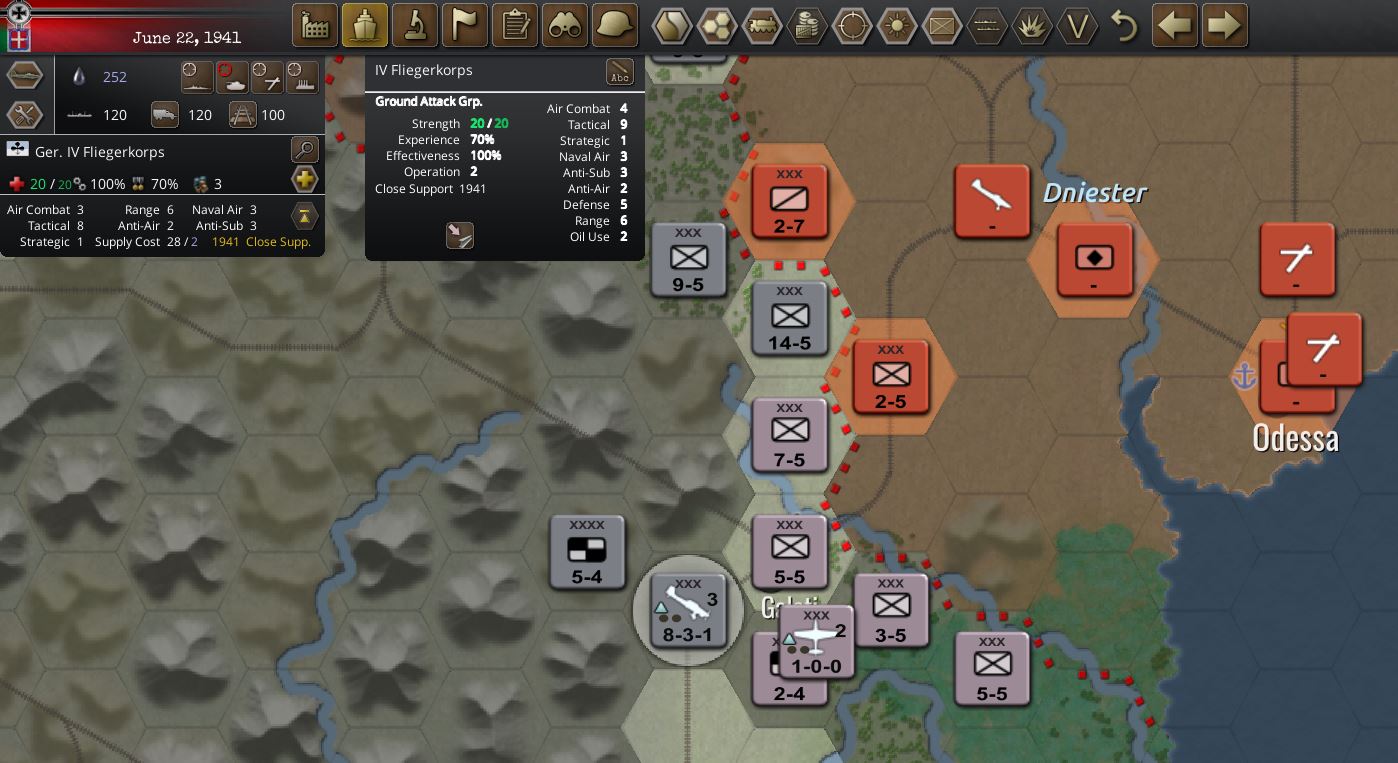Select the tank targeting mode icon

tap(233, 77)
